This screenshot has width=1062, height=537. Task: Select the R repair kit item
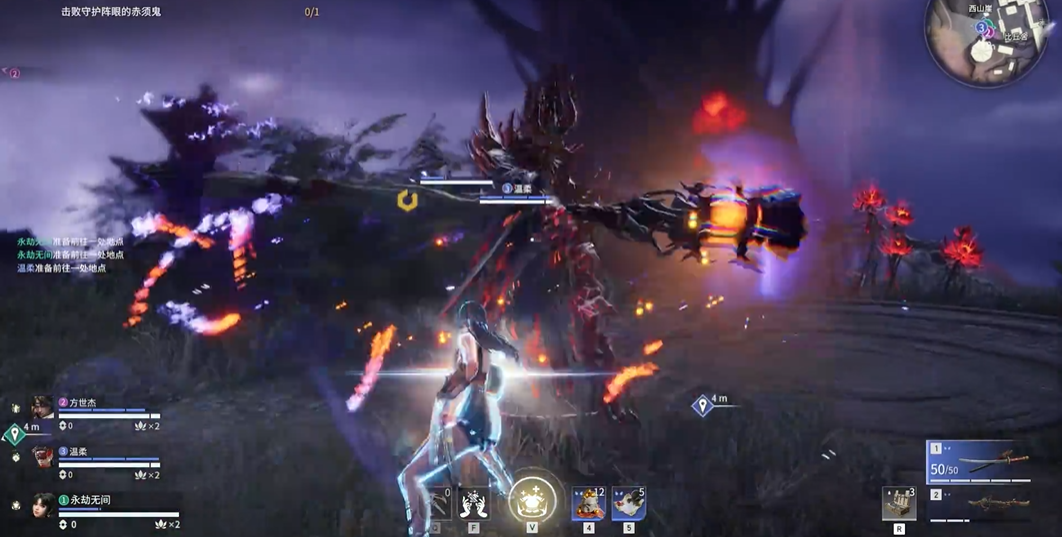click(x=899, y=504)
